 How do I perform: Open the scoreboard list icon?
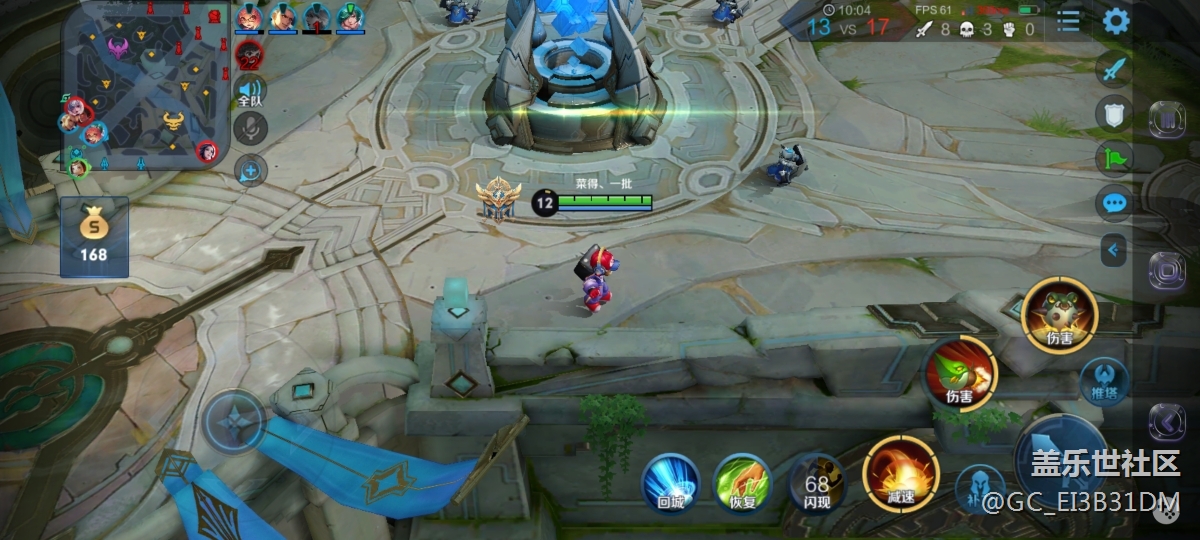(1069, 21)
